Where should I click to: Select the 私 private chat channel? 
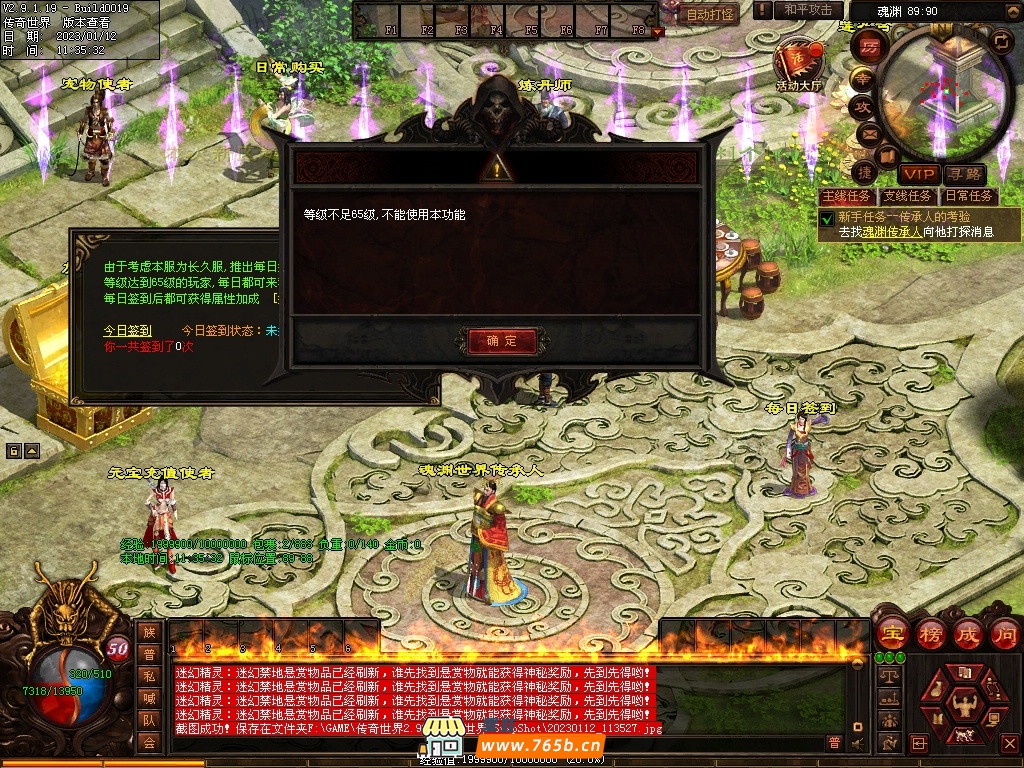149,676
